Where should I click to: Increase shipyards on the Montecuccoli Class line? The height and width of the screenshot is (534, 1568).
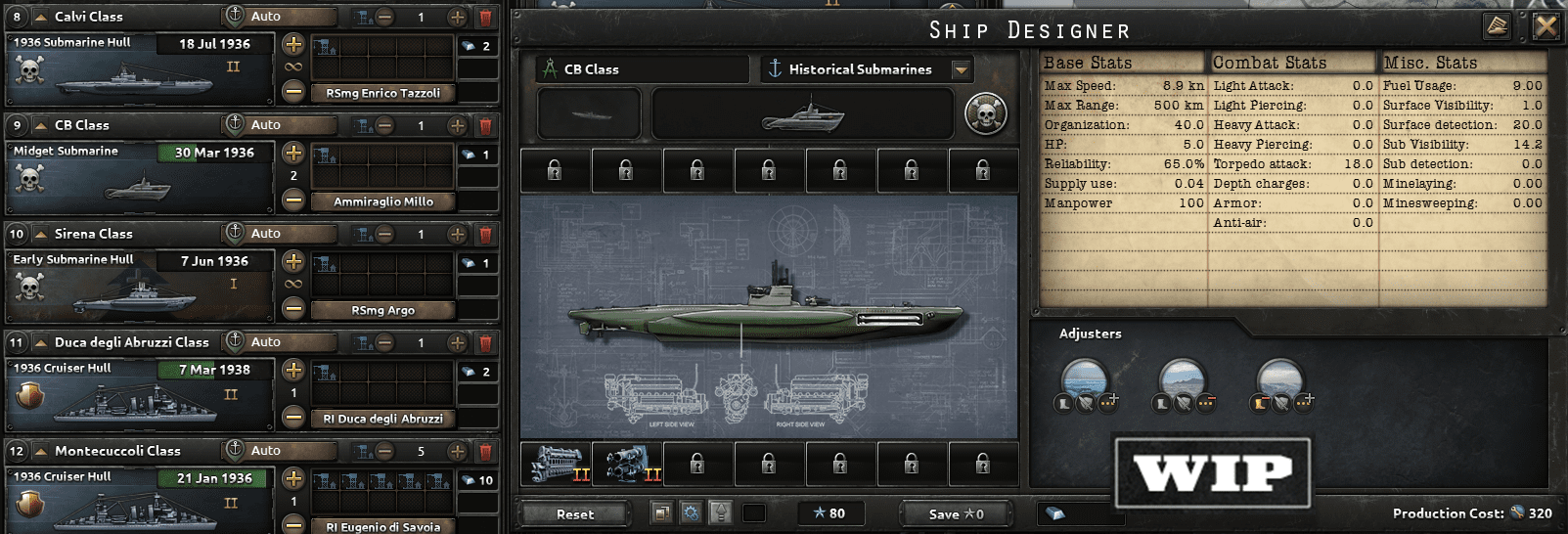click(x=457, y=451)
